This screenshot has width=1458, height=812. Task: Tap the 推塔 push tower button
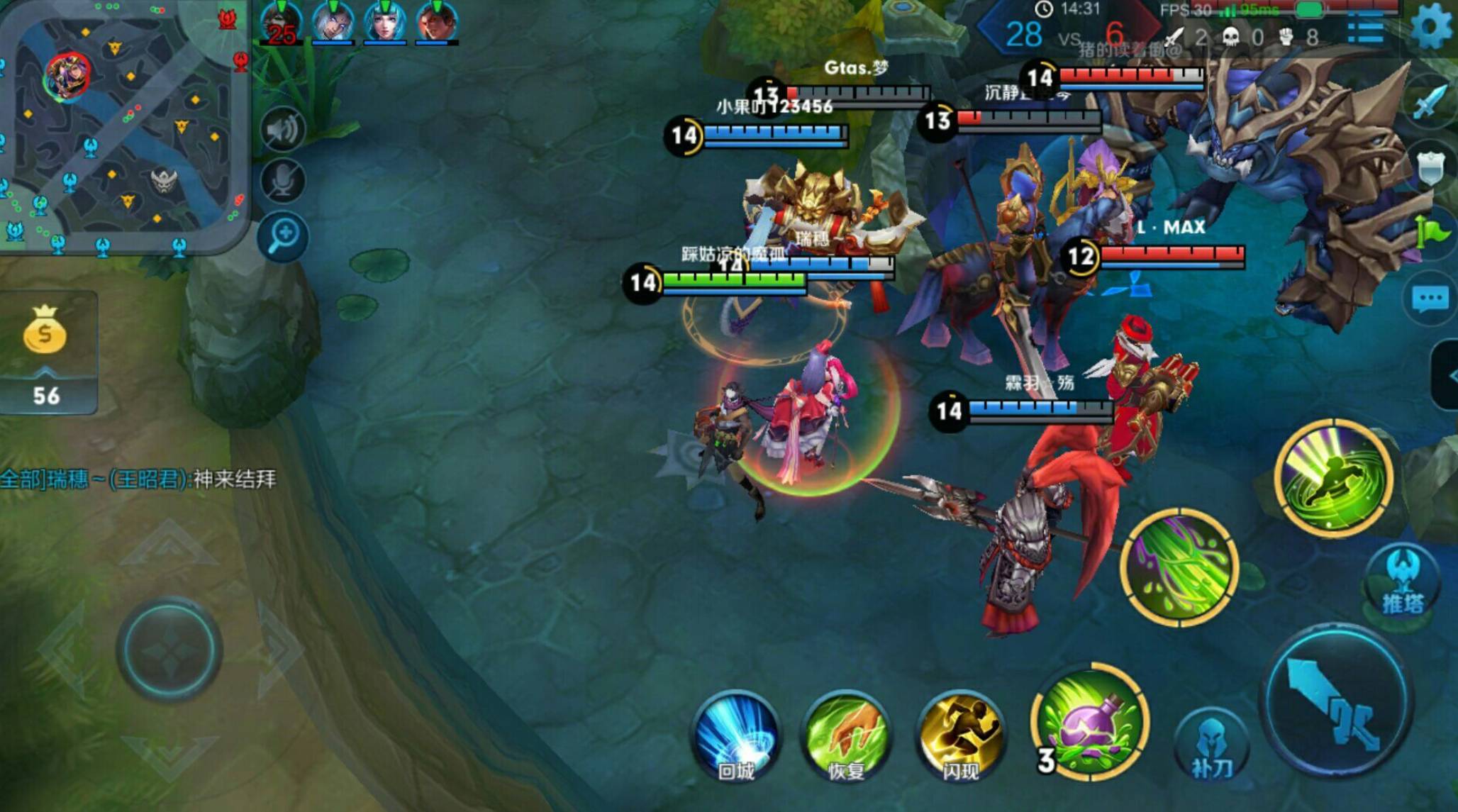1403,582
